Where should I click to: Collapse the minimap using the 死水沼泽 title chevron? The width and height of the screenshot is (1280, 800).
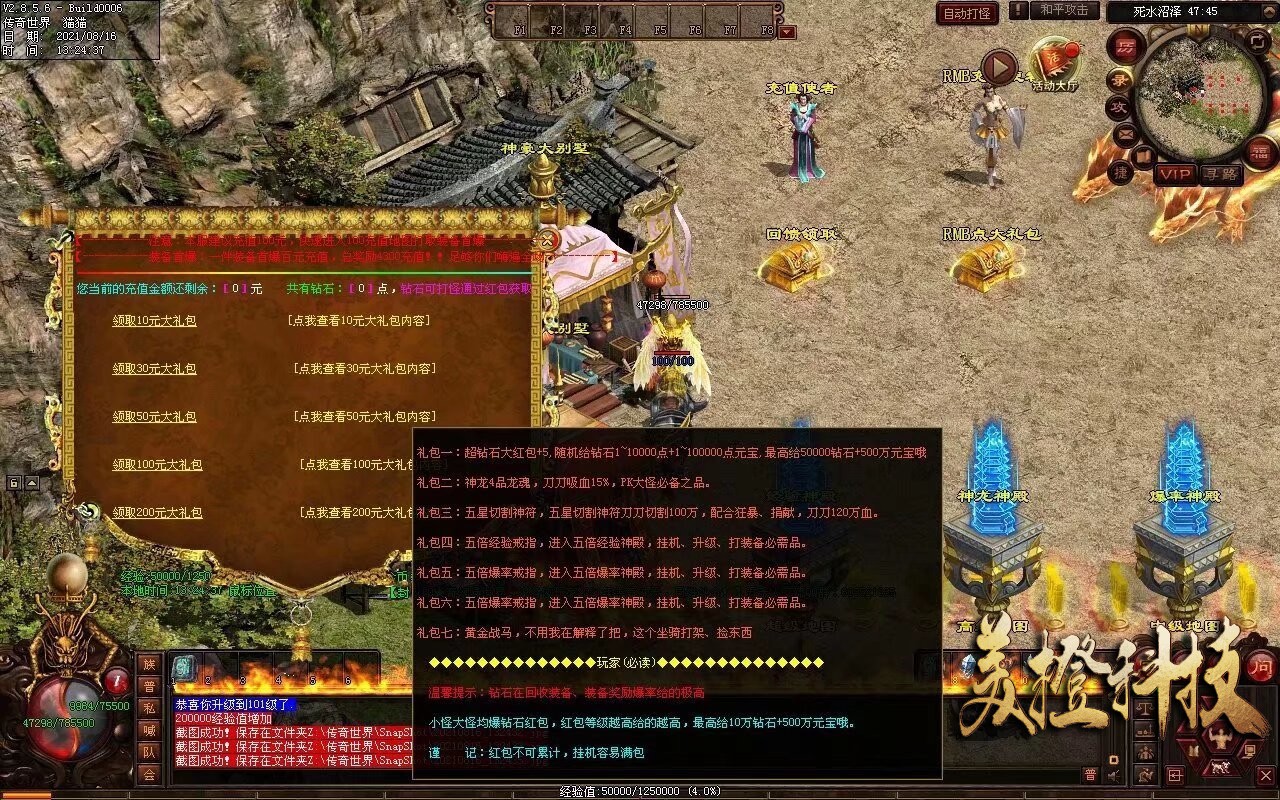tap(1267, 11)
